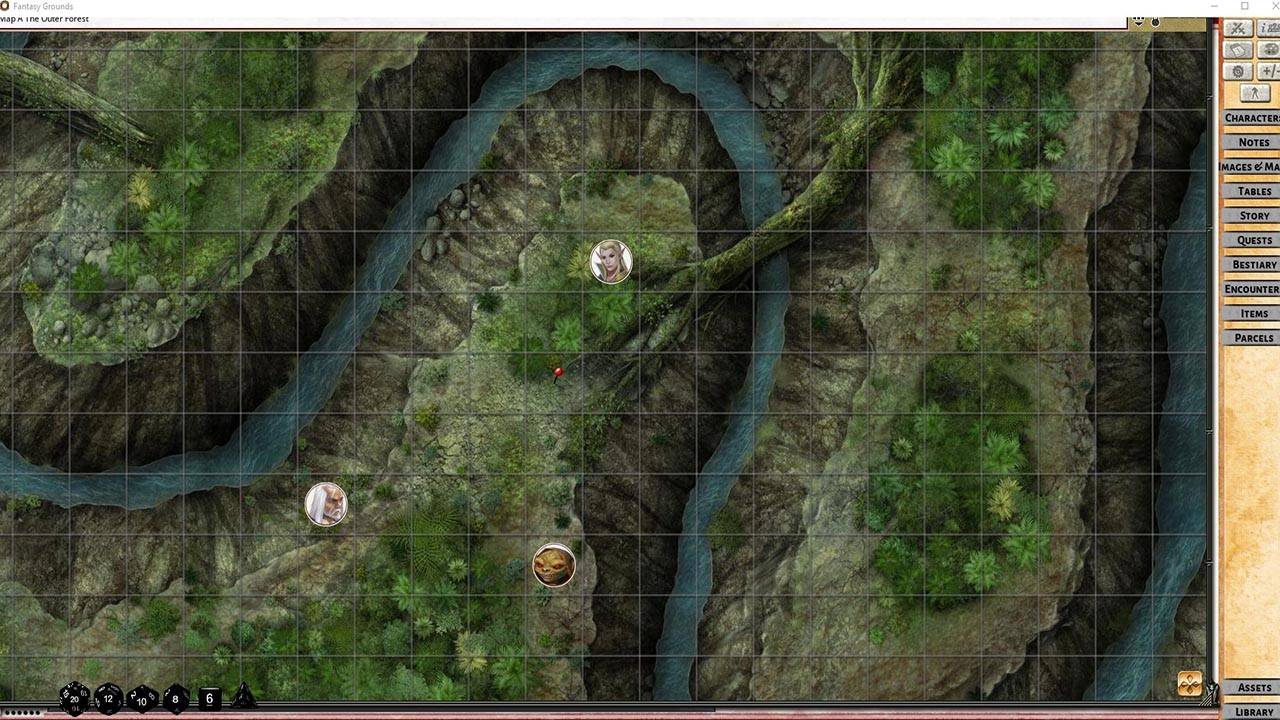Open the Options gear icon
This screenshot has height=720, width=1280.
[1236, 71]
